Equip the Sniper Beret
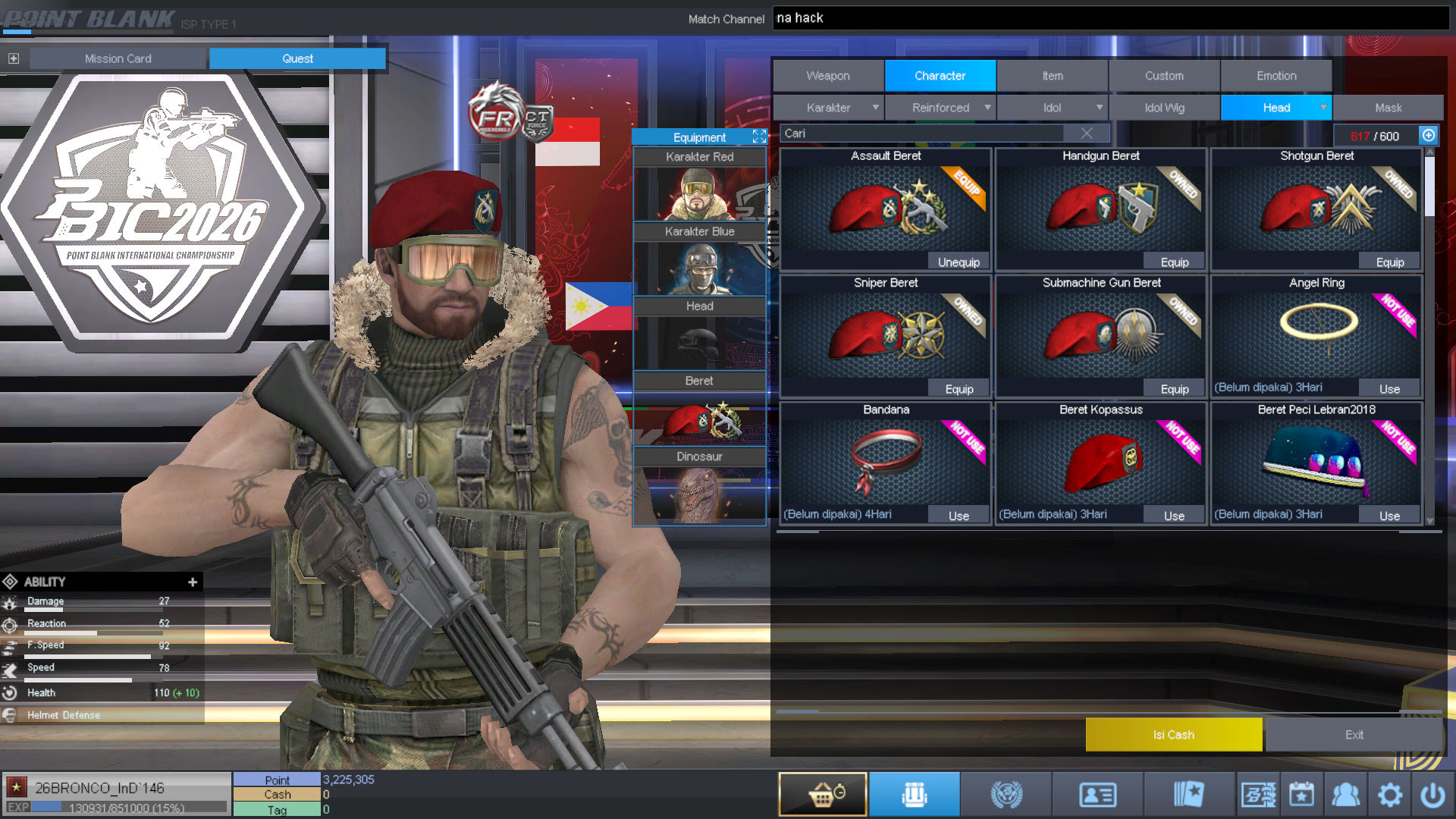 959,389
